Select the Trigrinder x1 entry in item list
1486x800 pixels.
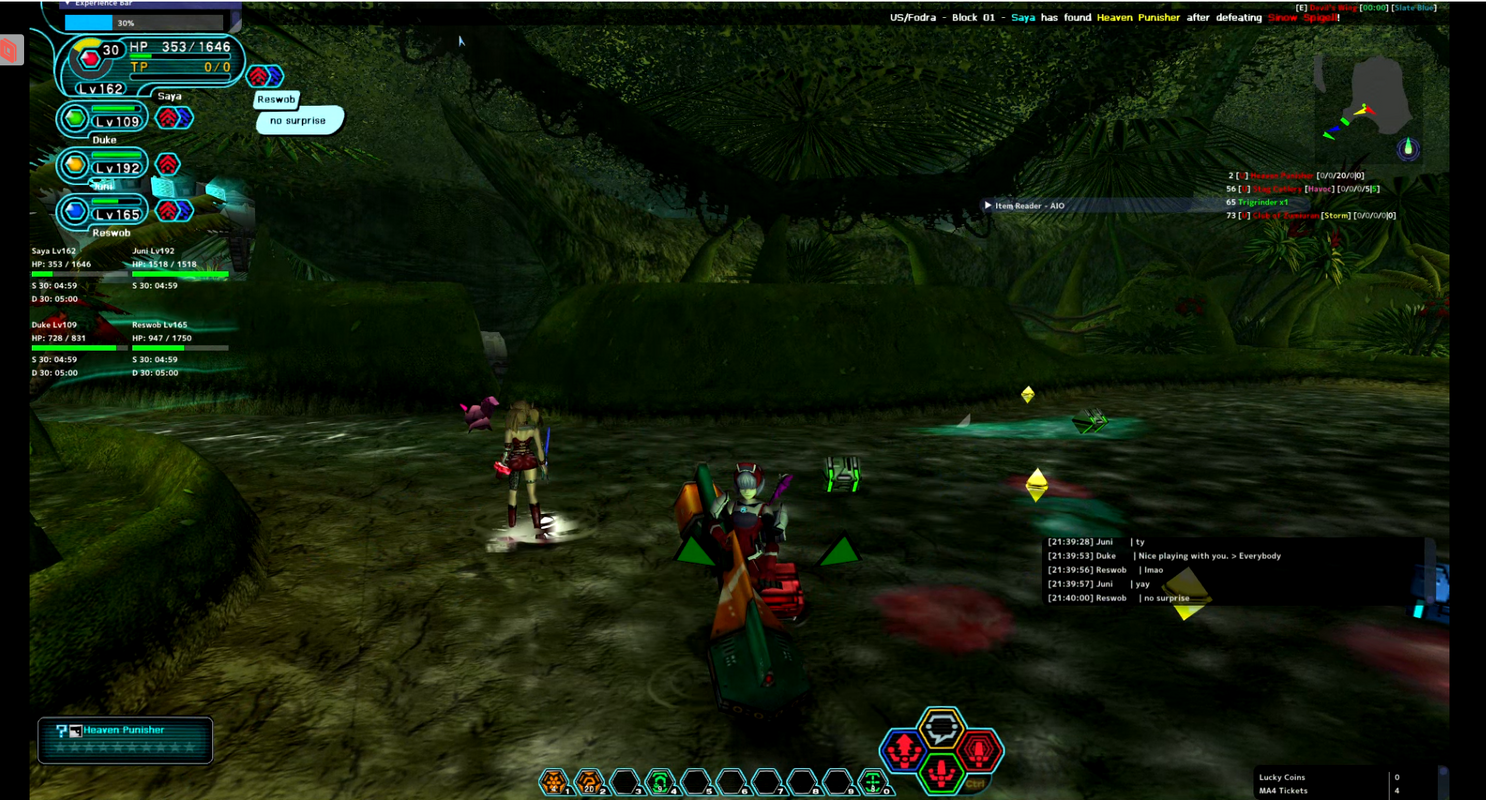point(1263,202)
